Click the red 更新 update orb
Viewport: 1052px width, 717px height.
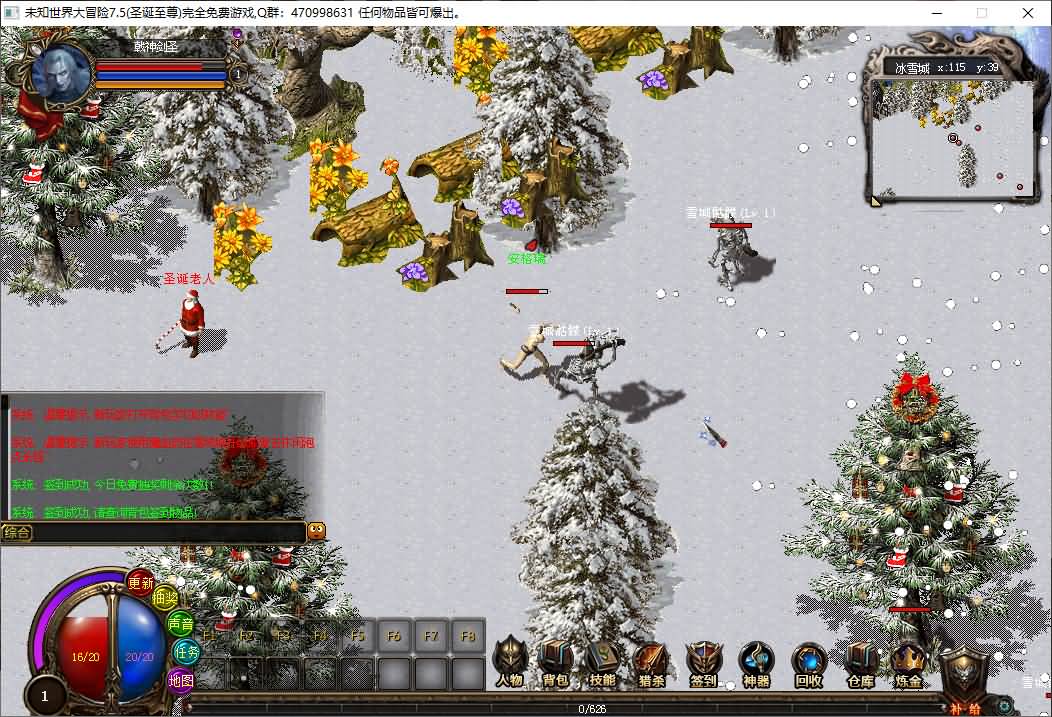point(141,582)
